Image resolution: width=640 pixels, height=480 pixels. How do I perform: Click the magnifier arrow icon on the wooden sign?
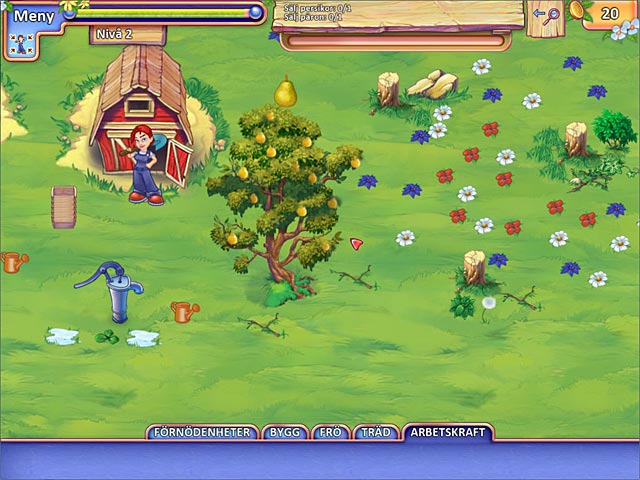546,15
